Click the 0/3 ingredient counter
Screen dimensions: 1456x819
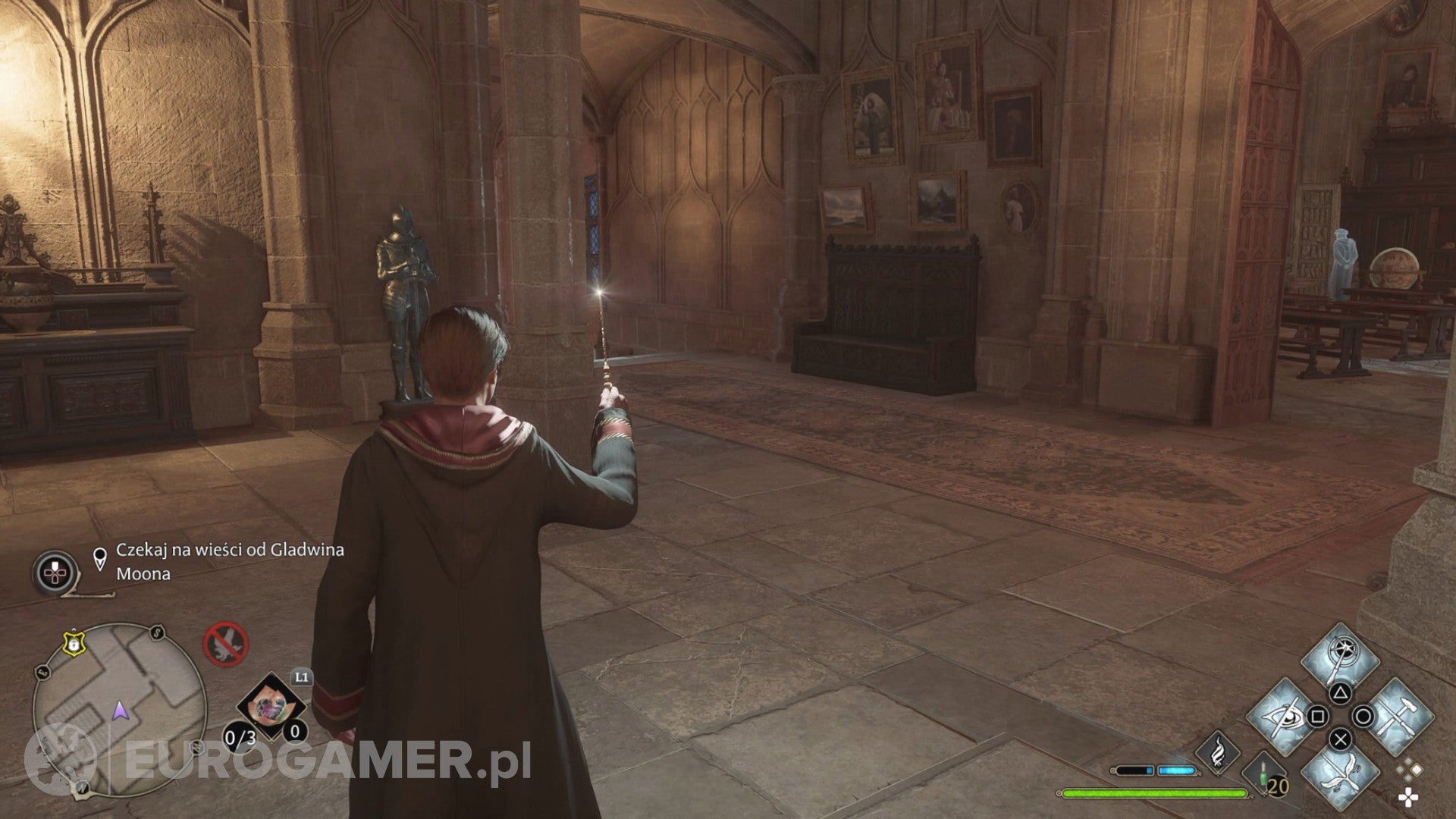[239, 738]
